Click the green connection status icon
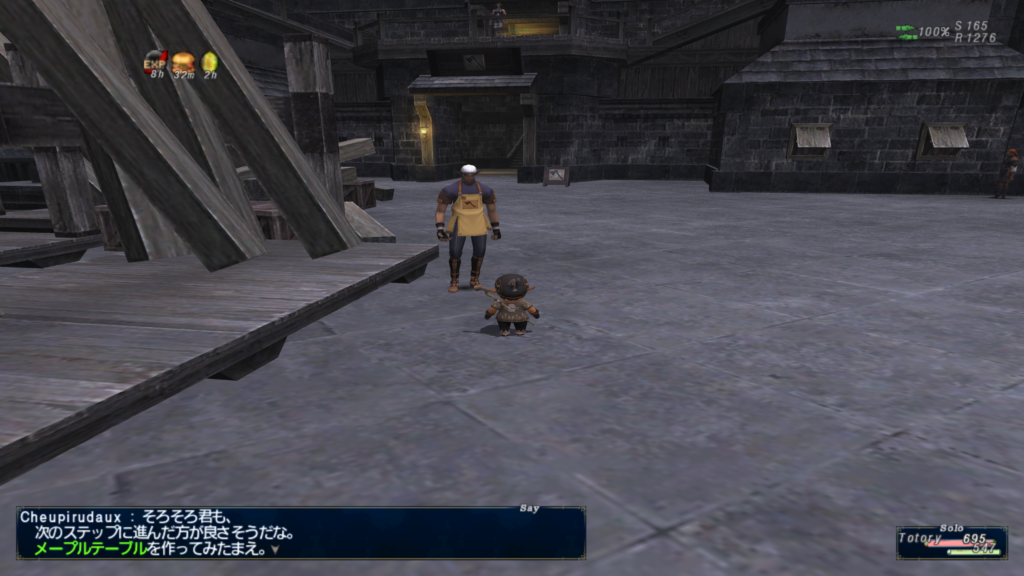 [x=905, y=32]
